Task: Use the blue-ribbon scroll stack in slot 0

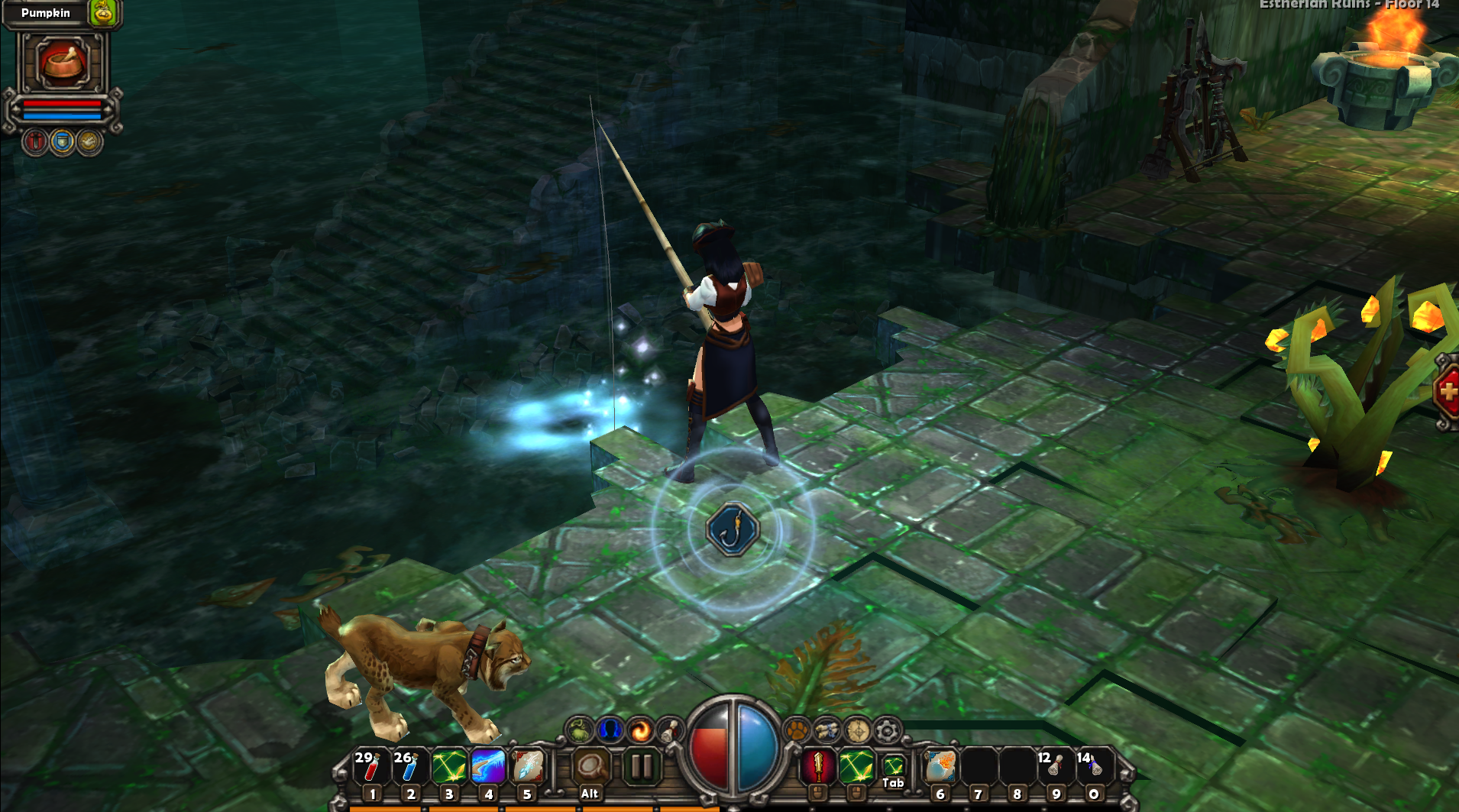Action: [x=1093, y=766]
